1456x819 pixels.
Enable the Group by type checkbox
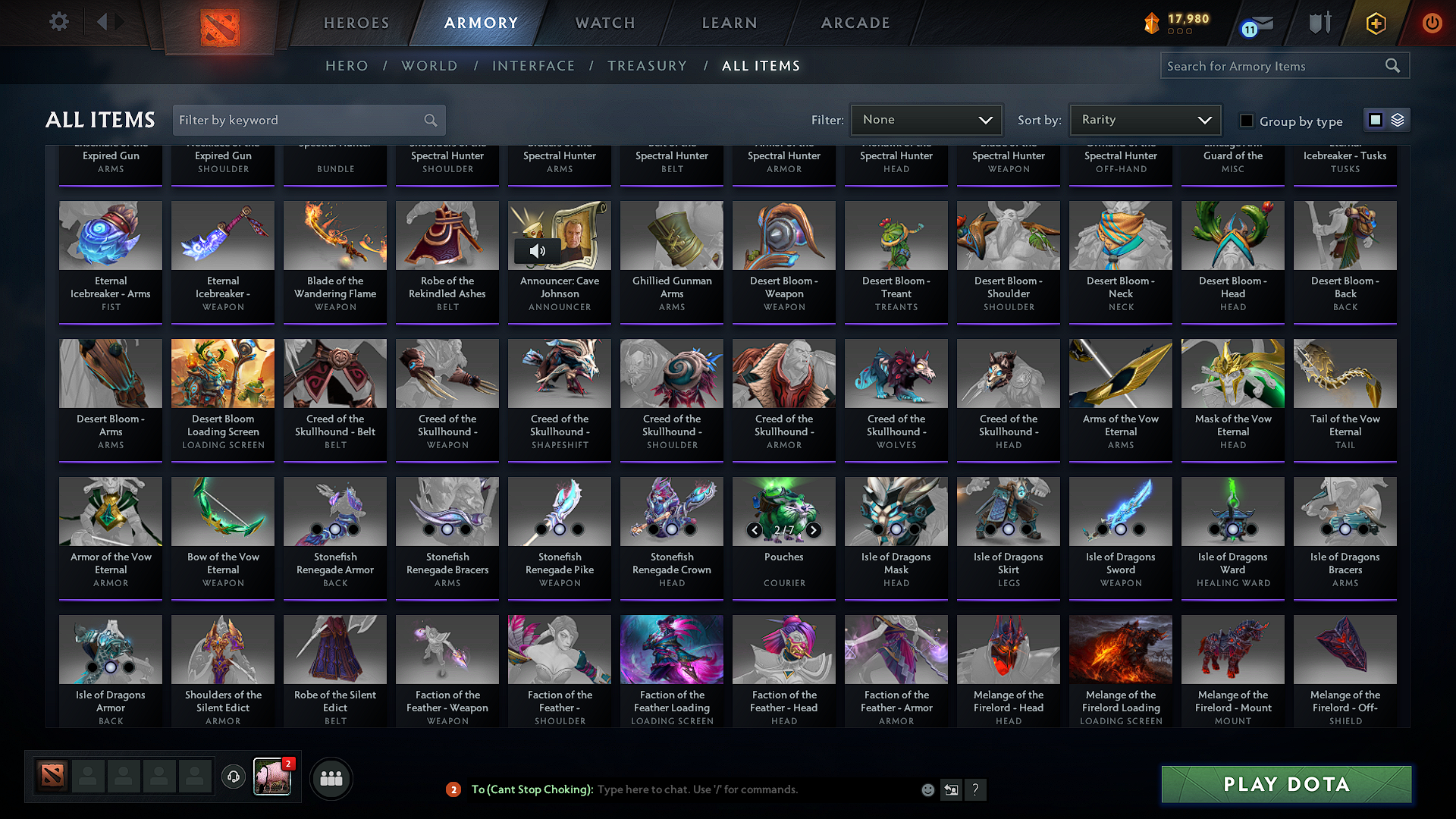1246,121
